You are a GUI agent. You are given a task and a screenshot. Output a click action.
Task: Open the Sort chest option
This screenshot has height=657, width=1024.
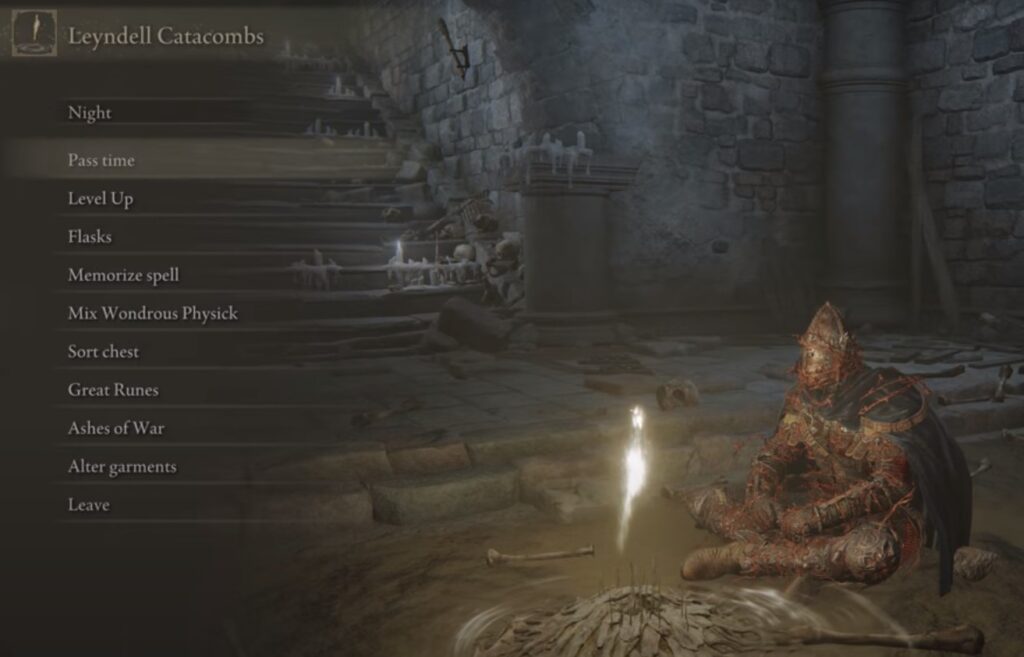(x=103, y=352)
